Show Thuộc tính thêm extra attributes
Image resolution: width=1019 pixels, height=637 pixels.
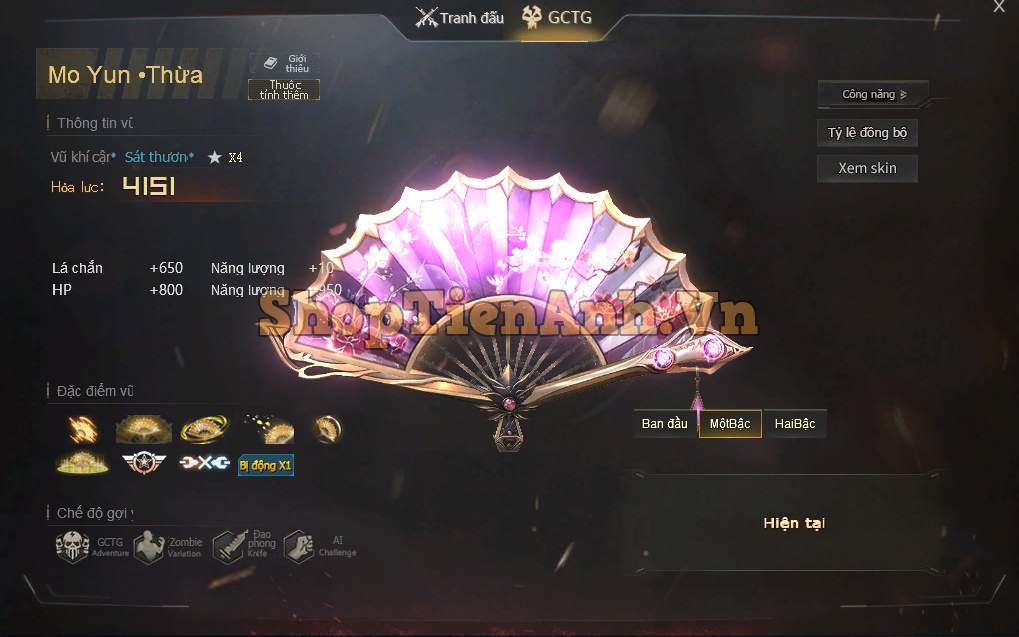click(x=284, y=90)
